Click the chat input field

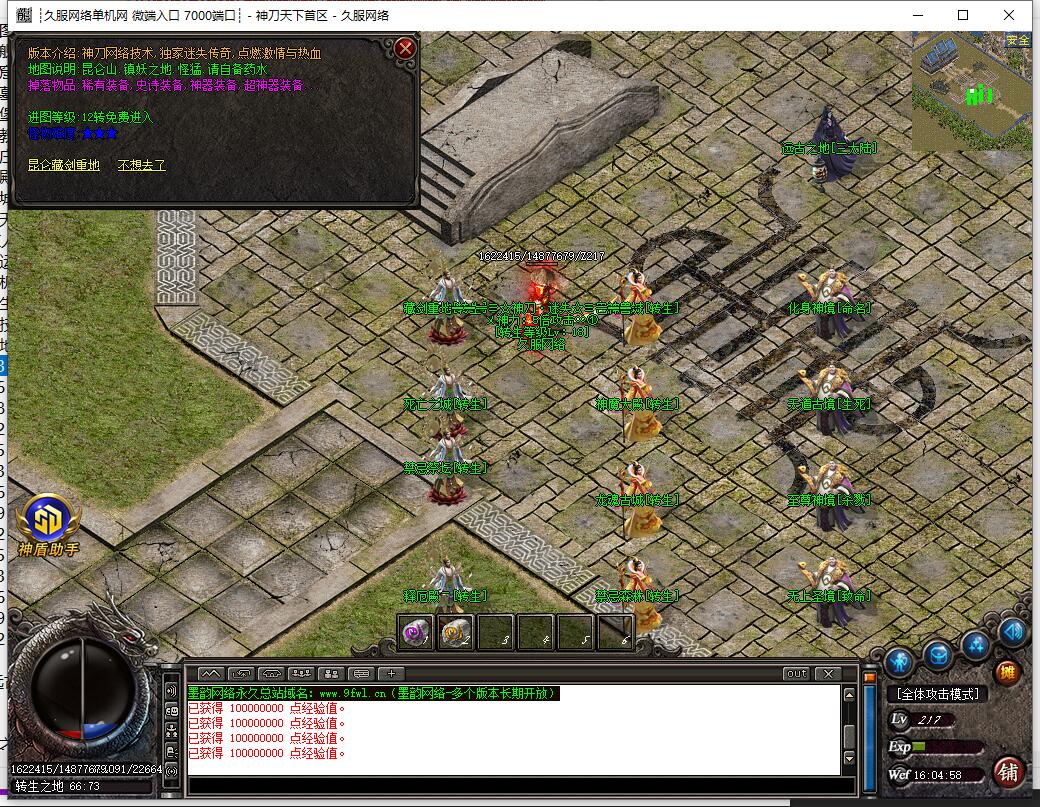click(520, 786)
